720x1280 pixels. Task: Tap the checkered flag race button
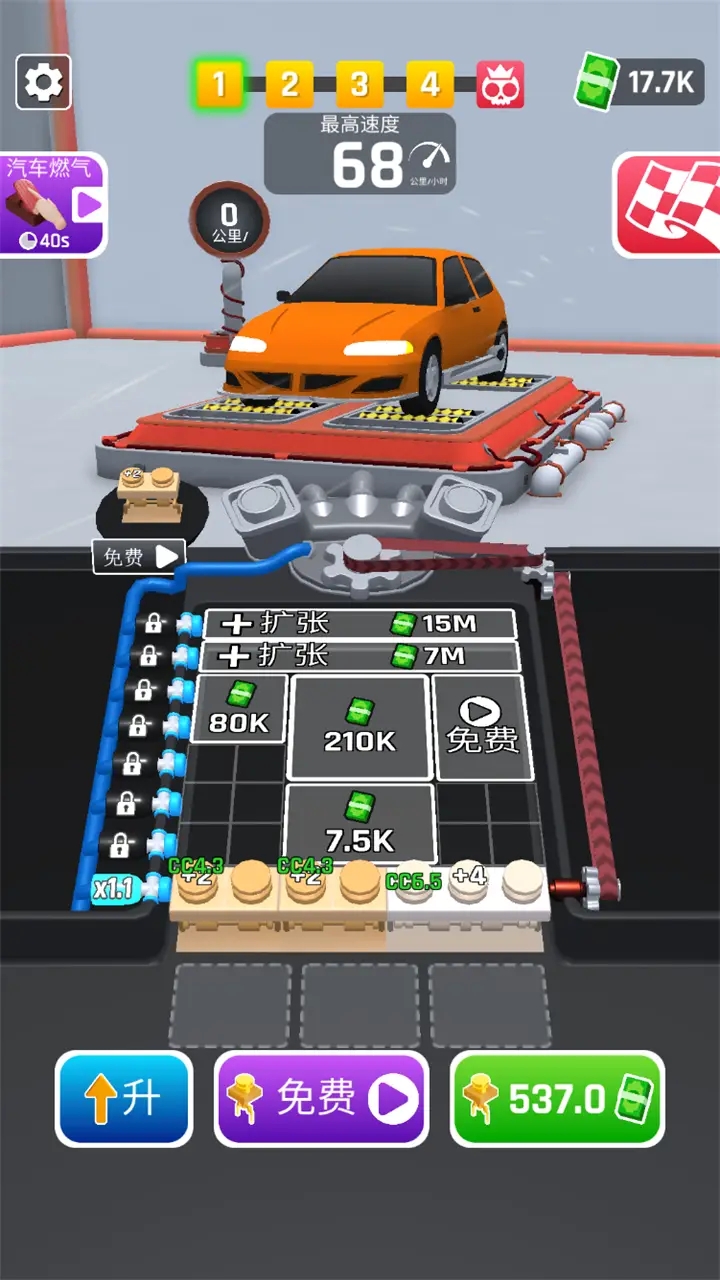pos(667,205)
